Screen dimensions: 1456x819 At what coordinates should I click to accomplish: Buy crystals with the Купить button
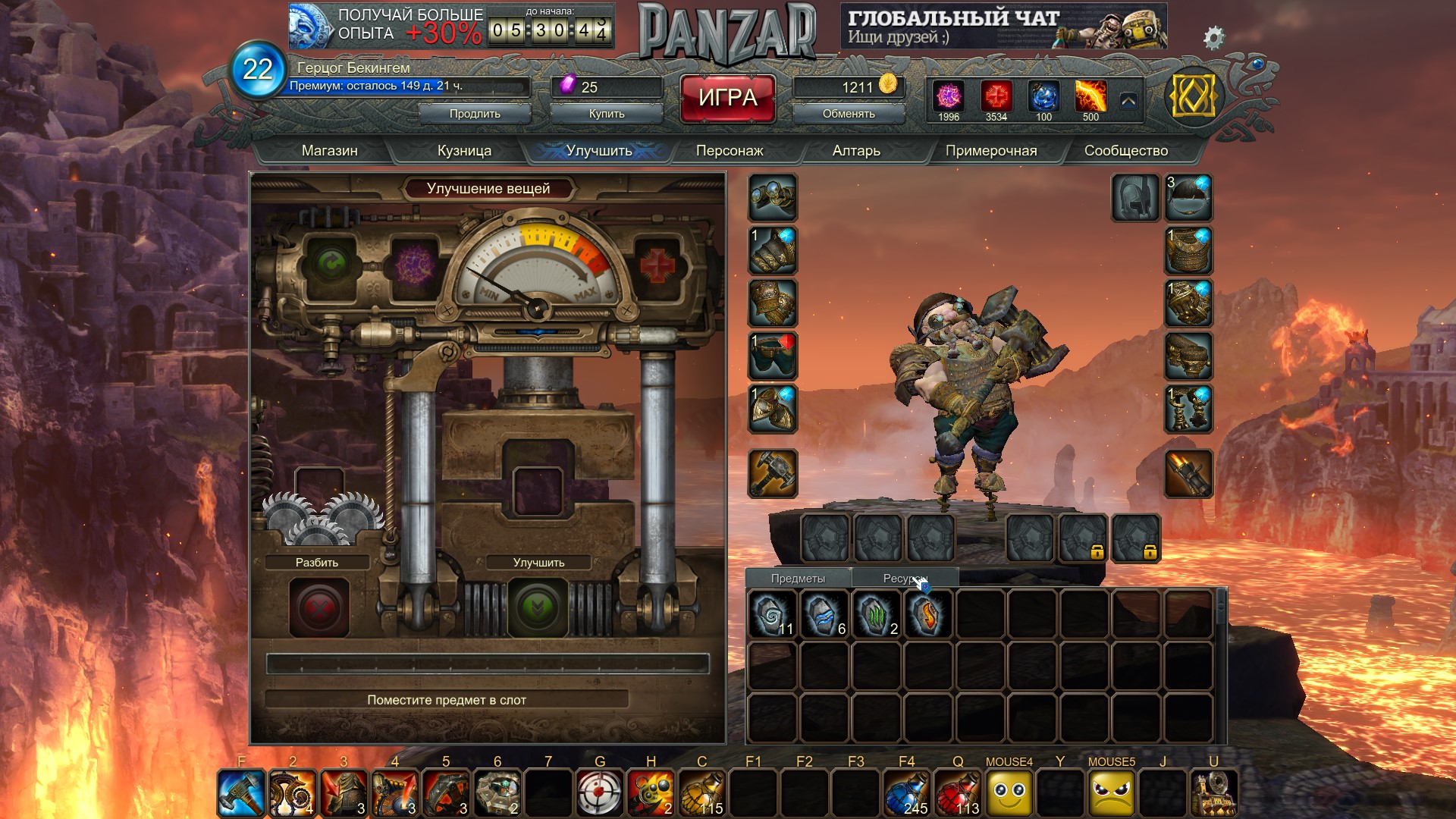pos(607,114)
